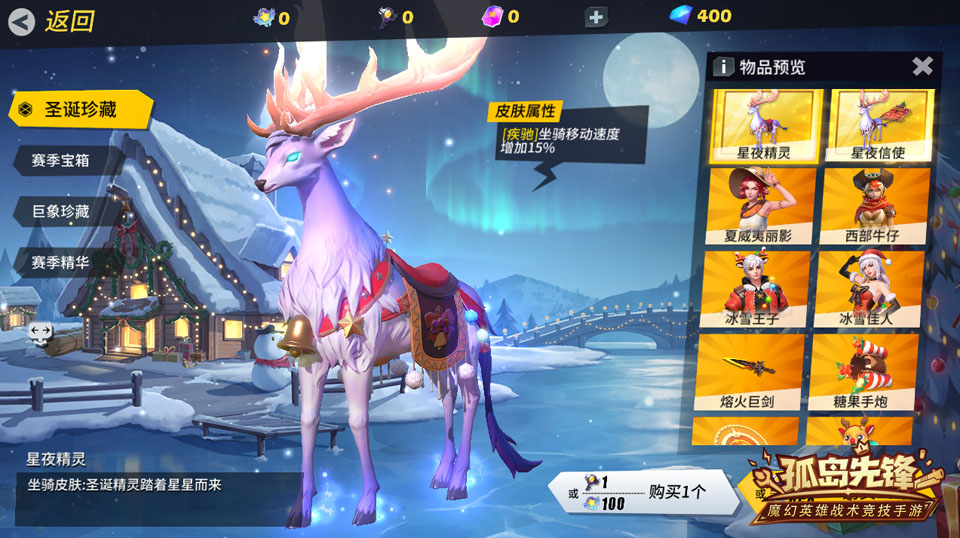This screenshot has height=538, width=960.
Task: Open the item preview info icon
Action: [723, 67]
